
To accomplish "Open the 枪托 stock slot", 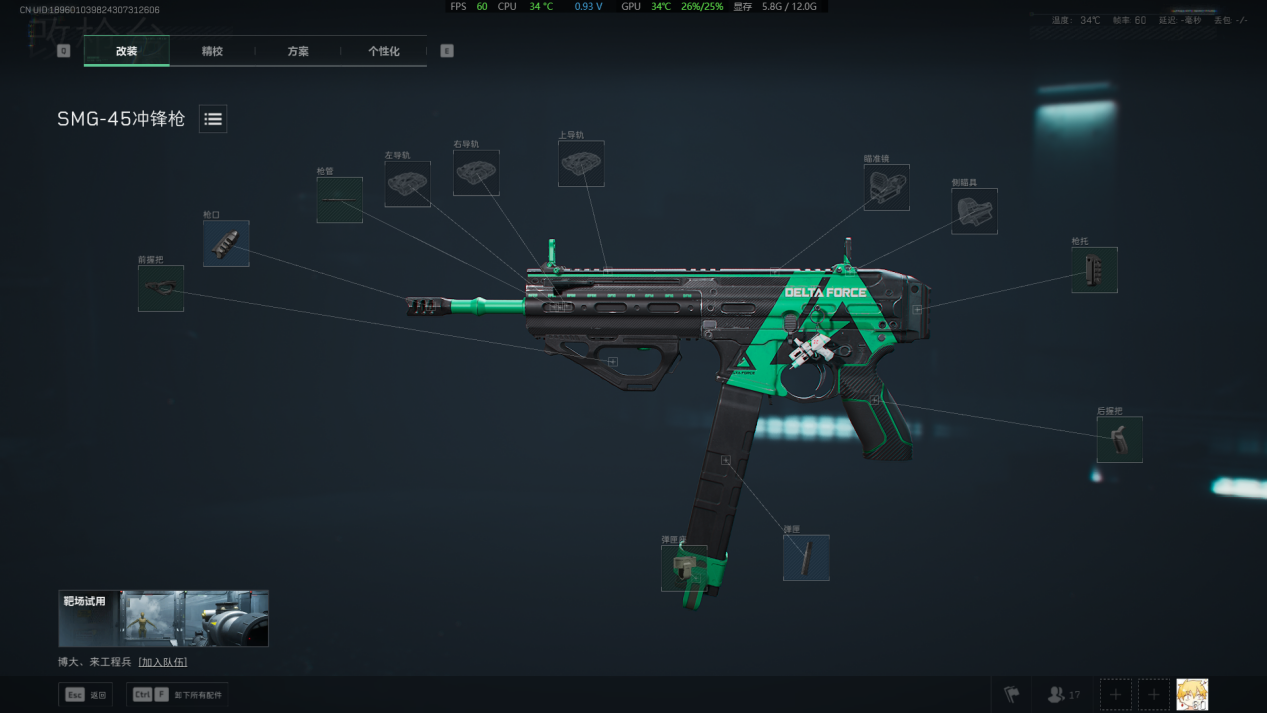I will pos(1094,270).
